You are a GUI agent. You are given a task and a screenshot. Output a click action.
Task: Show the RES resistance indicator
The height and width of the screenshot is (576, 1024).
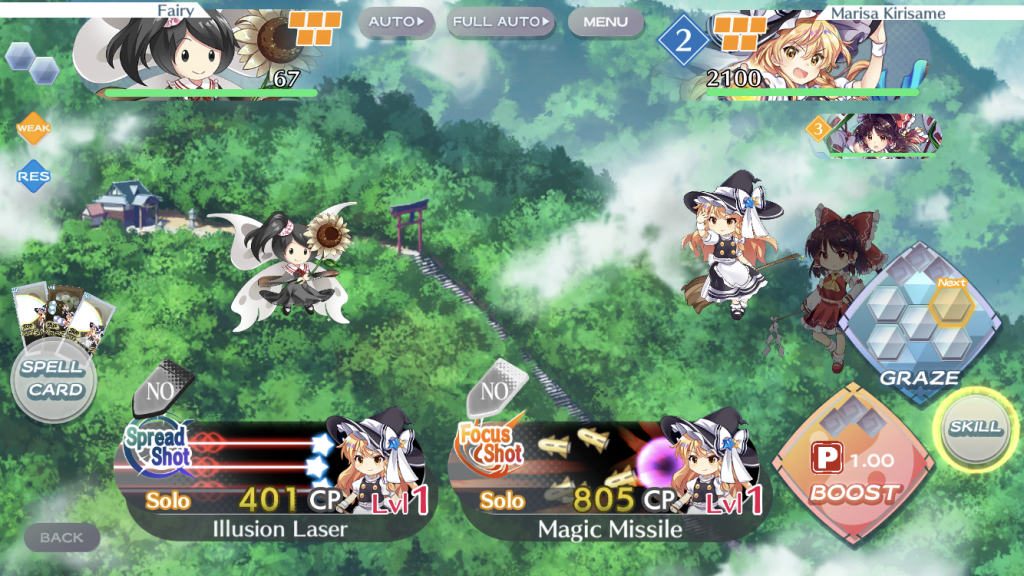click(33, 177)
